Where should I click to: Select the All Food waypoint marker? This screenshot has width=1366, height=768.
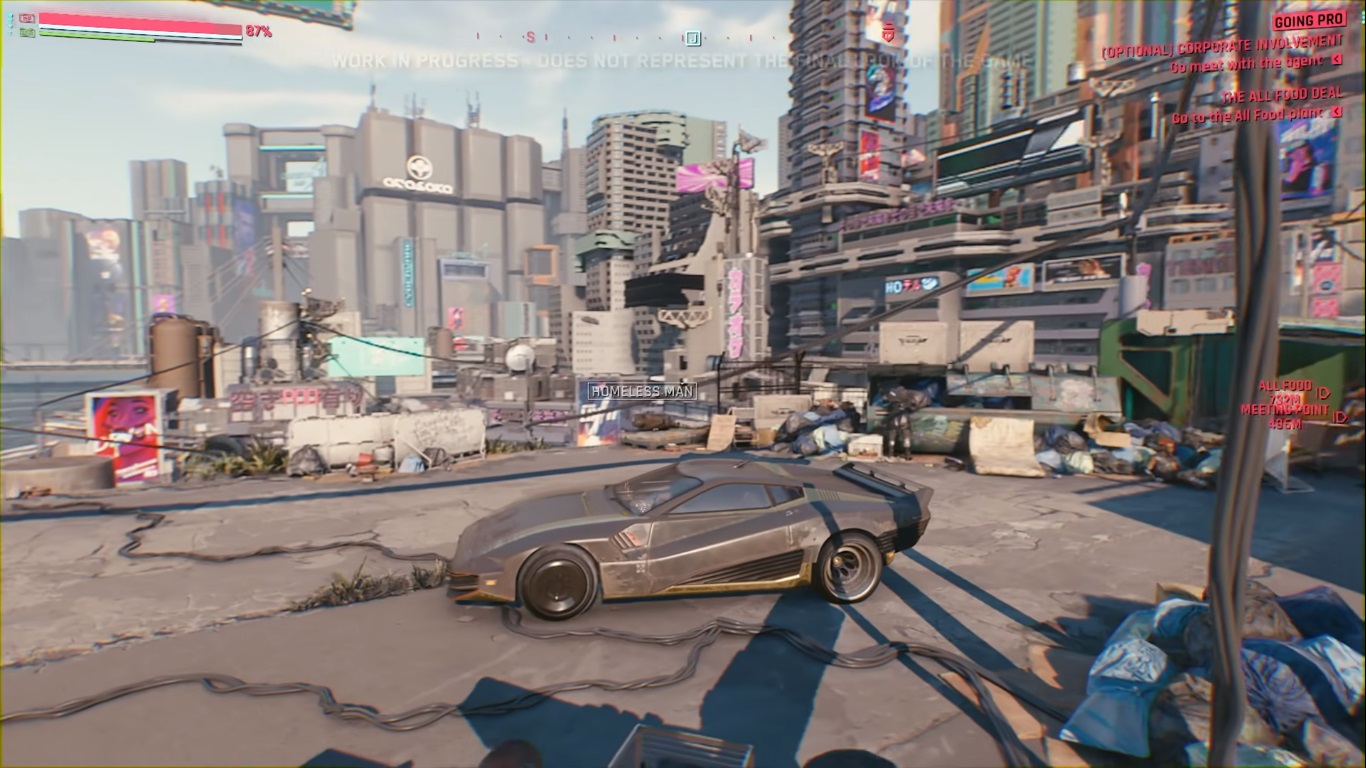point(1324,393)
